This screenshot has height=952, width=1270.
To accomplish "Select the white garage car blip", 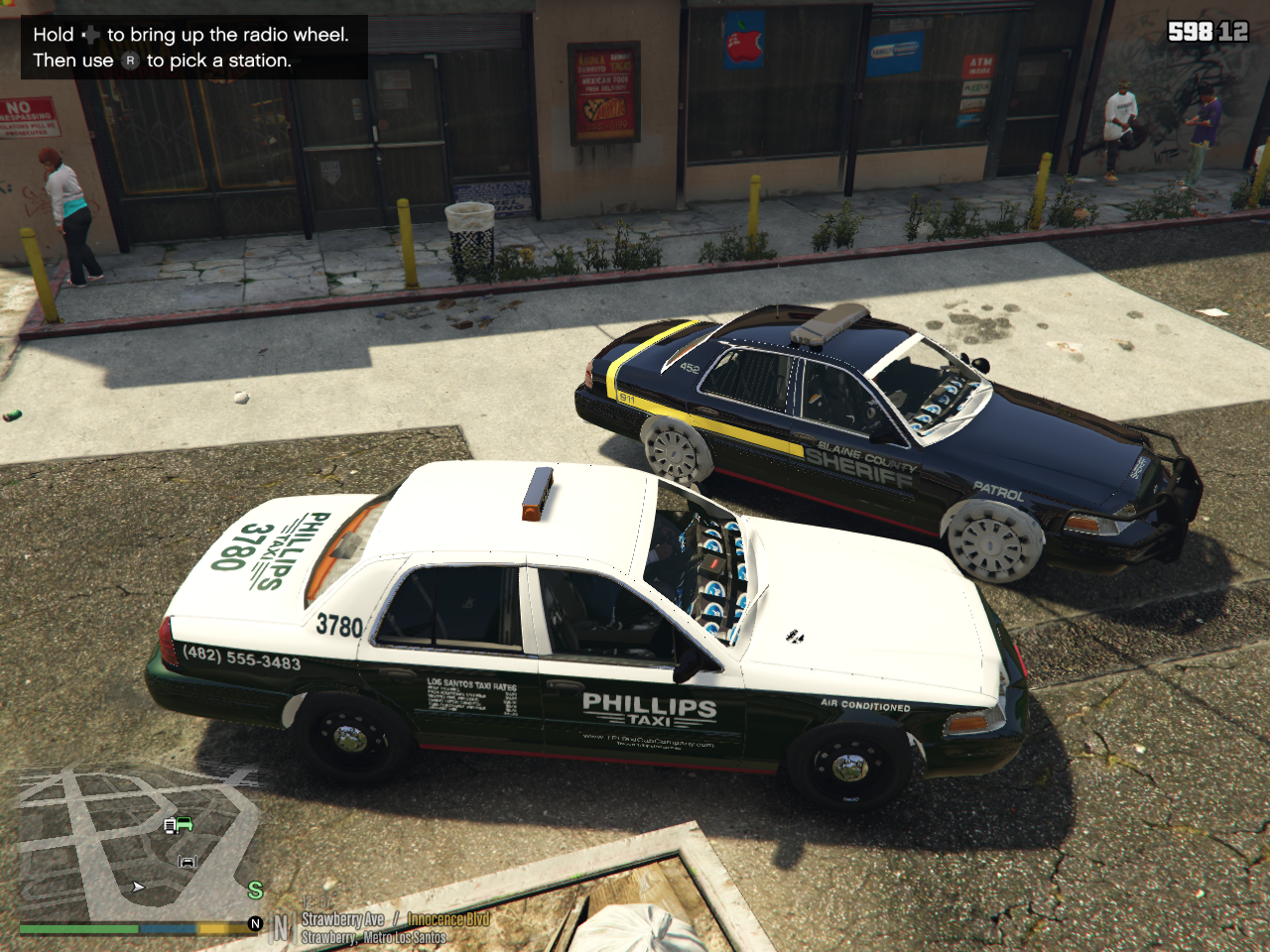I will pyautogui.click(x=188, y=861).
